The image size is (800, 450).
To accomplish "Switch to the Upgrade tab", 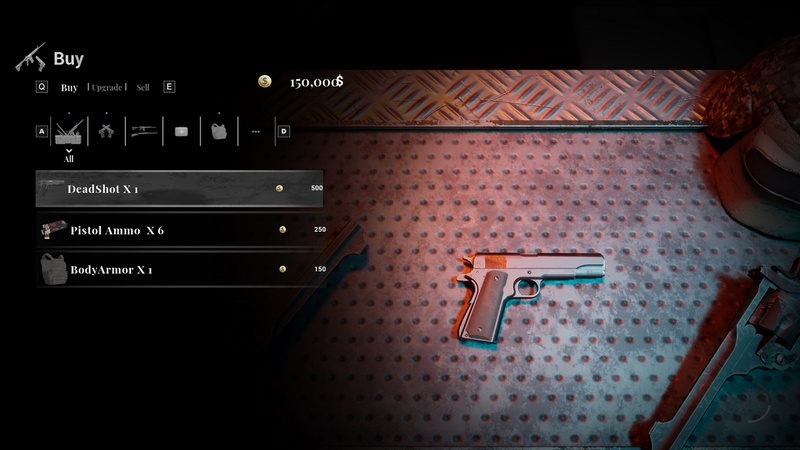I will (108, 87).
